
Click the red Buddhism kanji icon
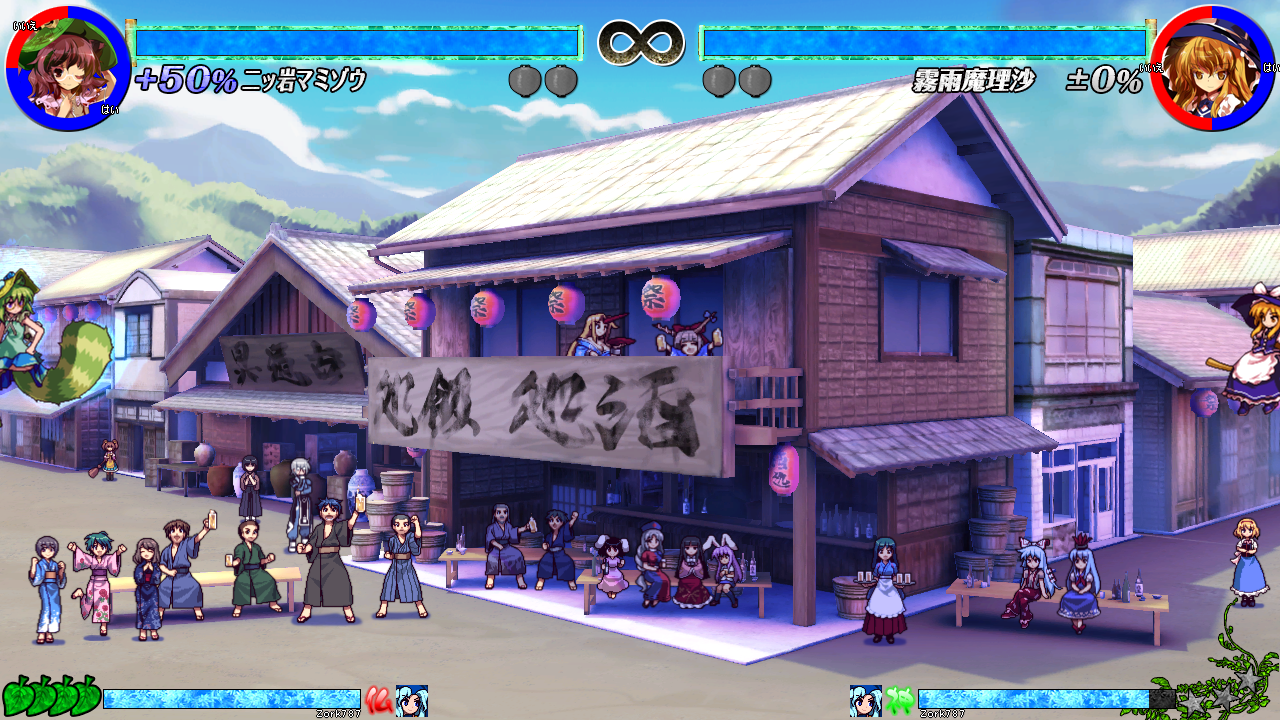pos(378,699)
